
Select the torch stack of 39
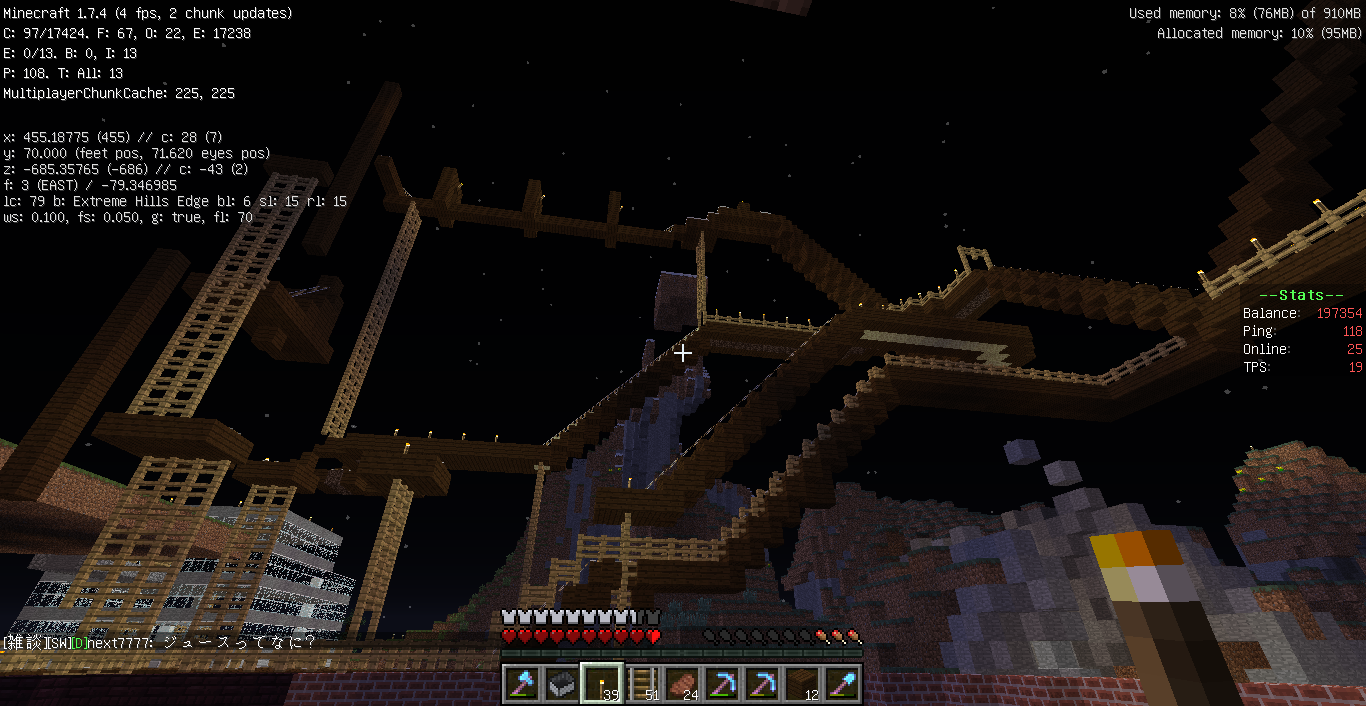602,684
